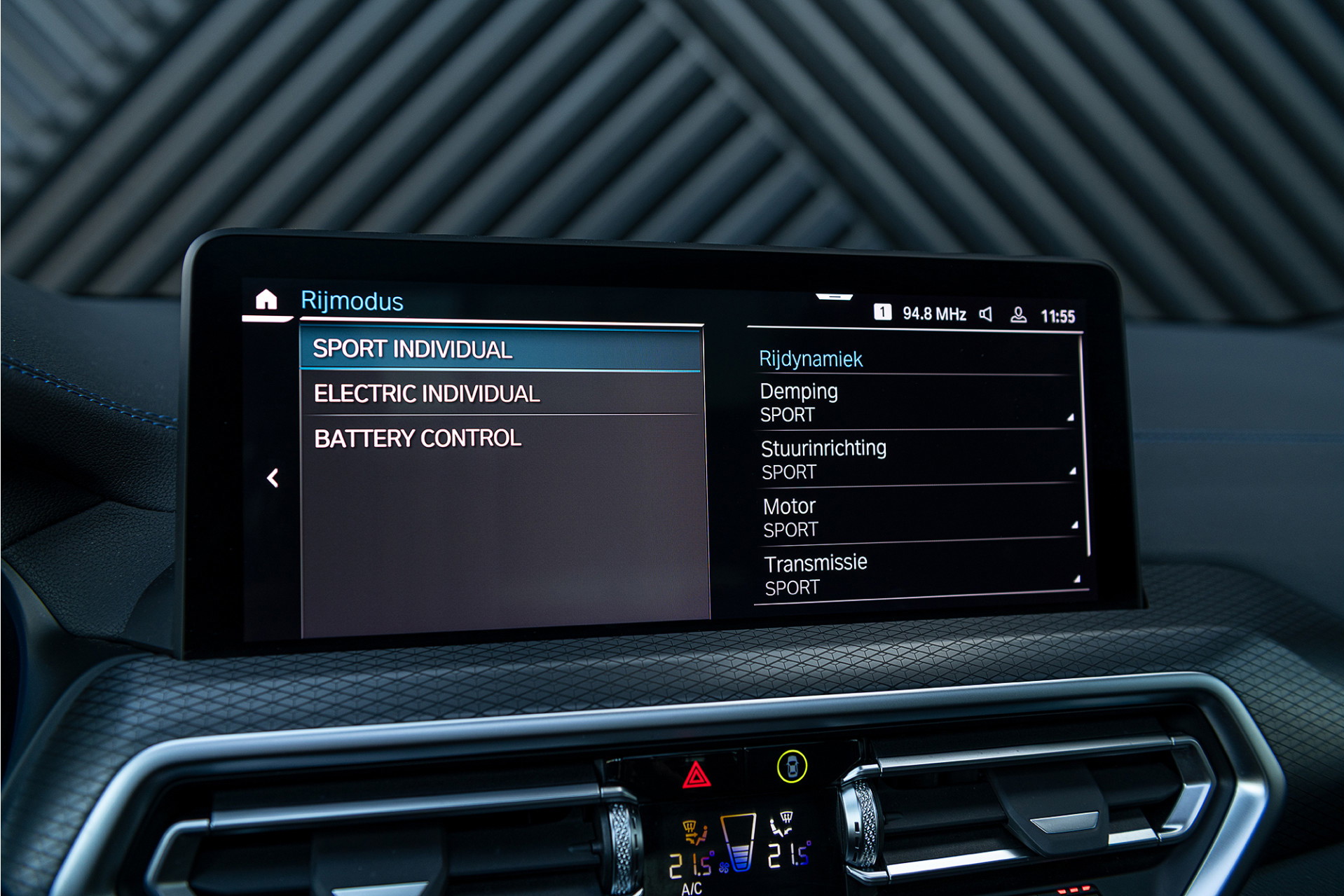1344x896 pixels.
Task: Open the Demping setting
Action: click(915, 403)
